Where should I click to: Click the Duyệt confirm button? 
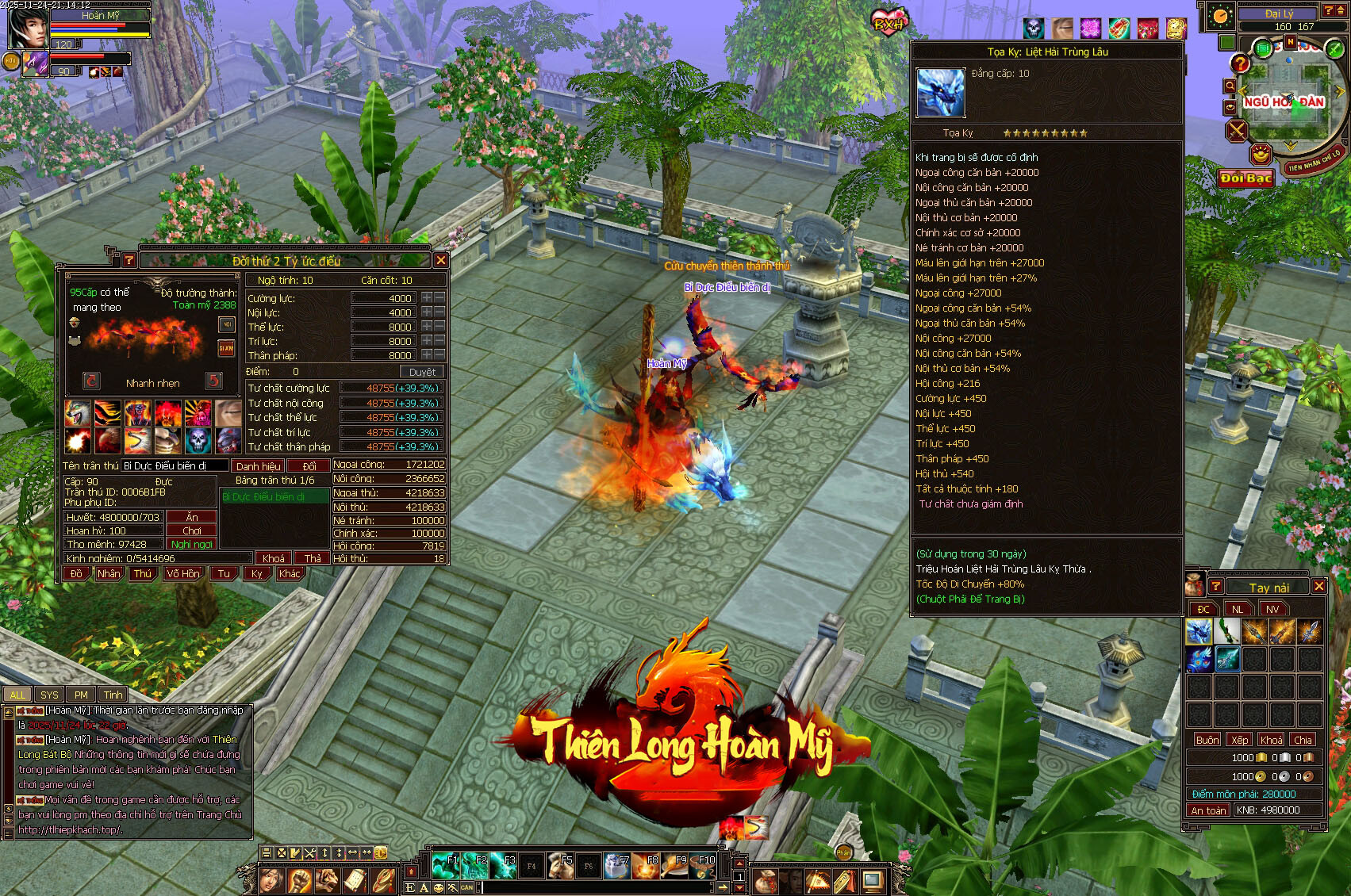[x=422, y=372]
